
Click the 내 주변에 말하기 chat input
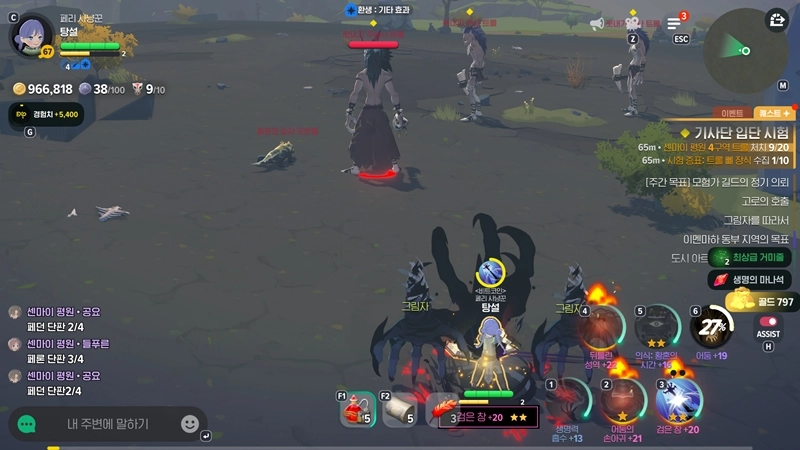point(108,424)
